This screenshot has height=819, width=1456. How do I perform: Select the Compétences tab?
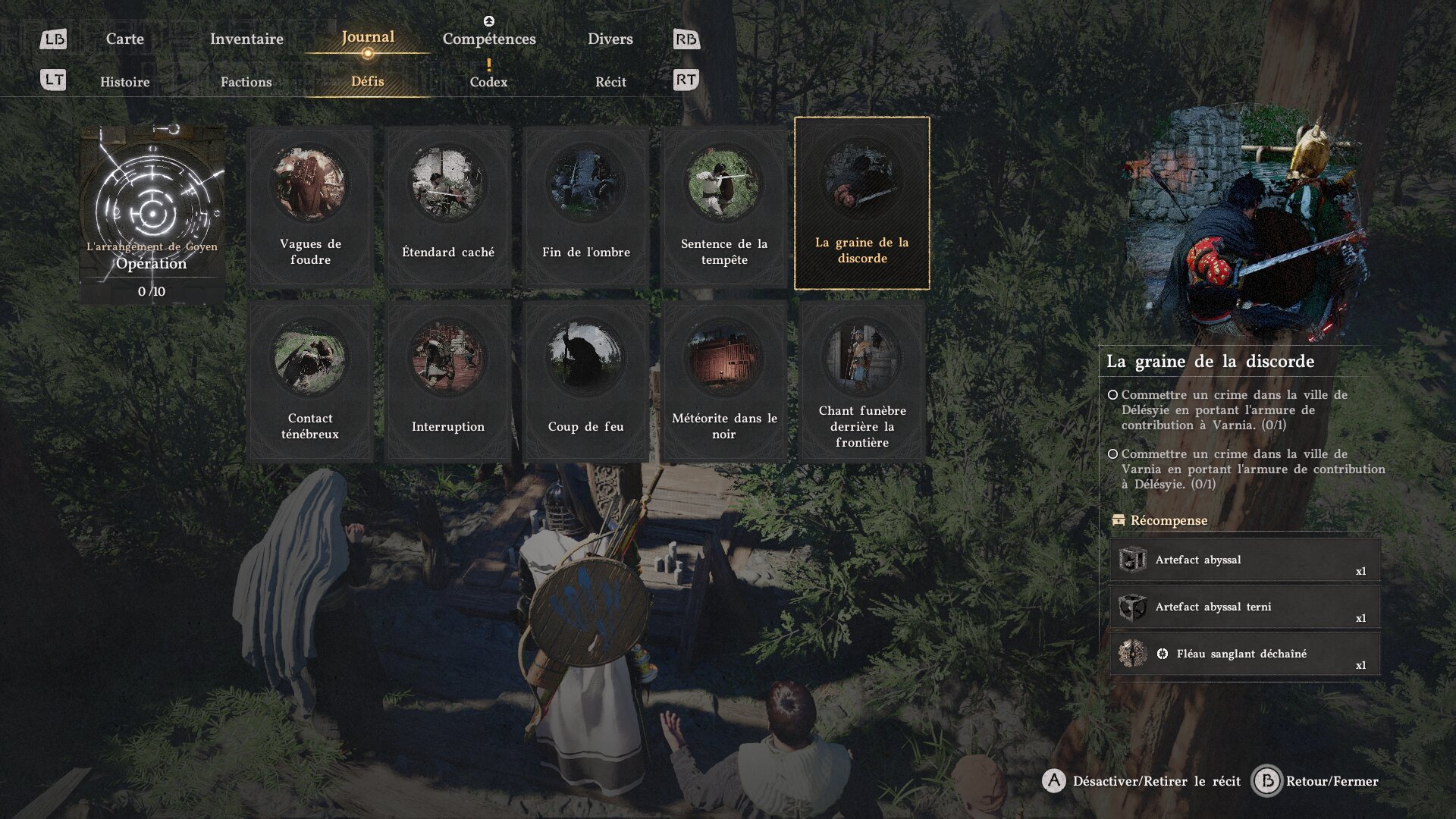489,39
